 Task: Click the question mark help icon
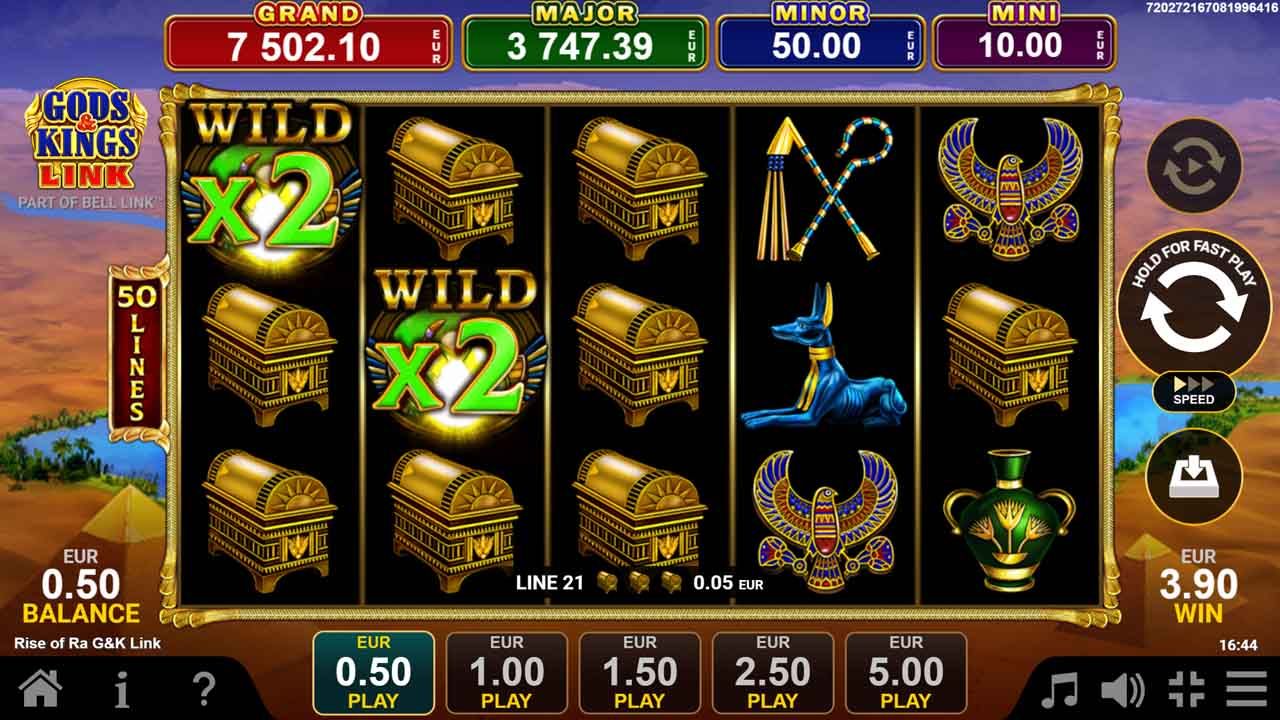pos(205,686)
